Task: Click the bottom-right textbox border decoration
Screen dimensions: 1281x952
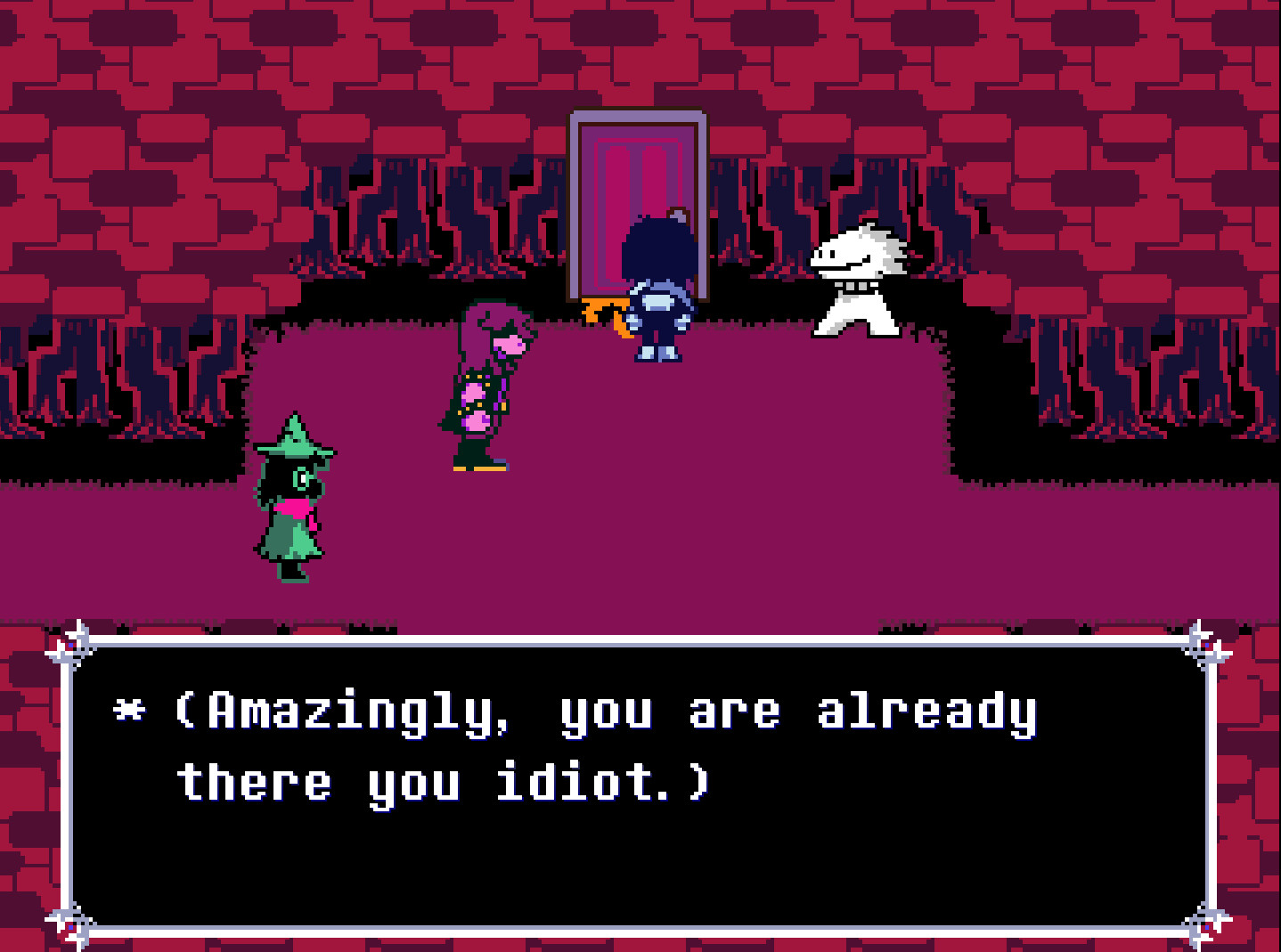Action: pos(1207,922)
